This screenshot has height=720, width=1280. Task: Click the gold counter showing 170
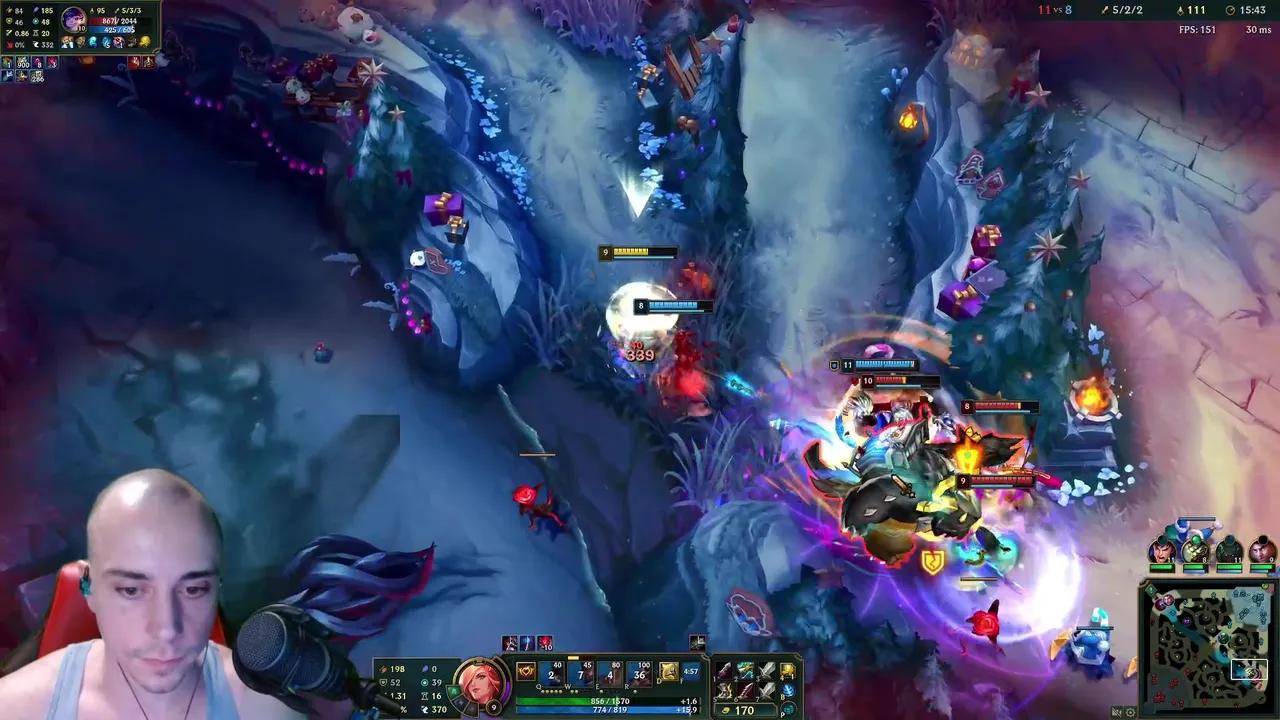click(x=745, y=710)
